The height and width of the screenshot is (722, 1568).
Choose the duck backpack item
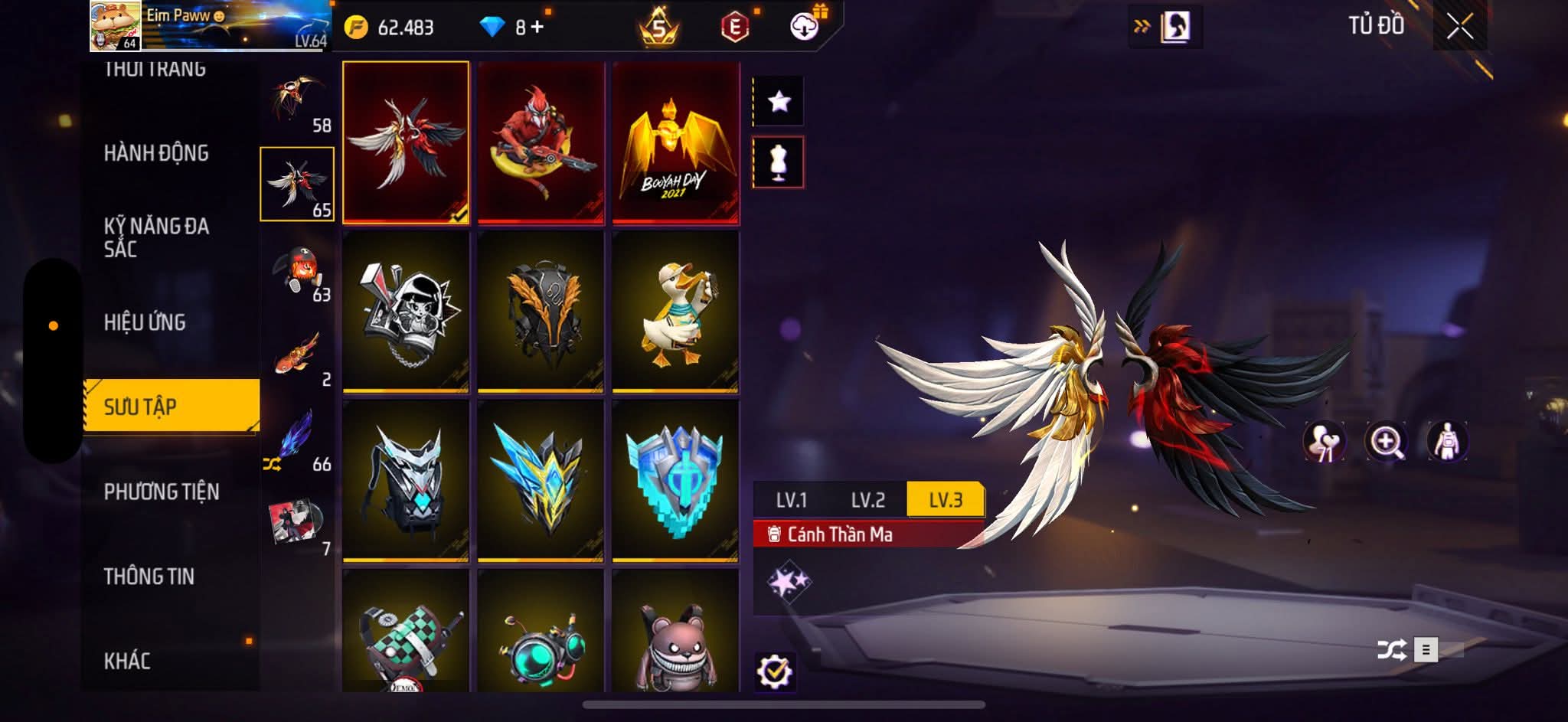675,312
